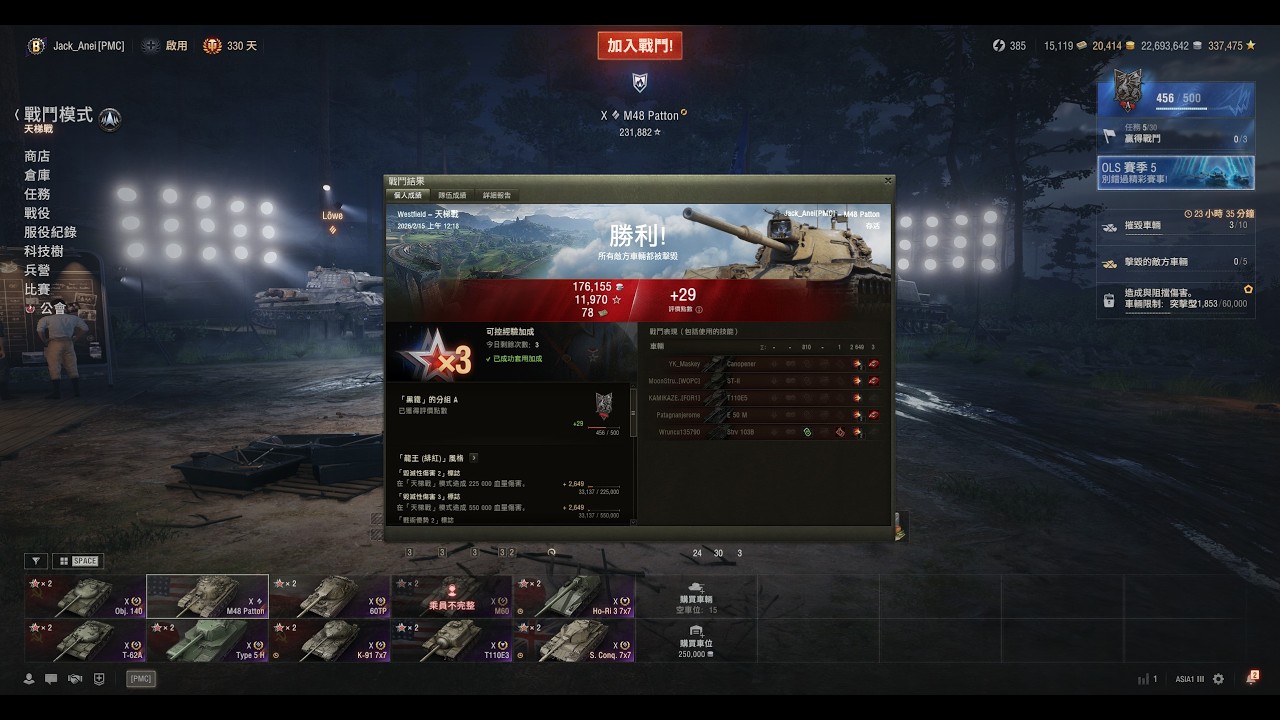Open the 詳細報告 detailed report tab

497,195
